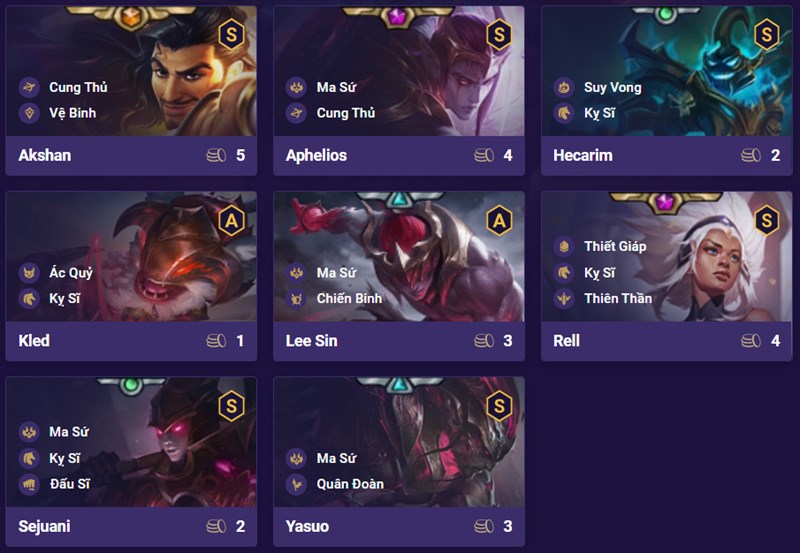Choose the Sejuani champion card
800x553 pixels.
pos(131,460)
